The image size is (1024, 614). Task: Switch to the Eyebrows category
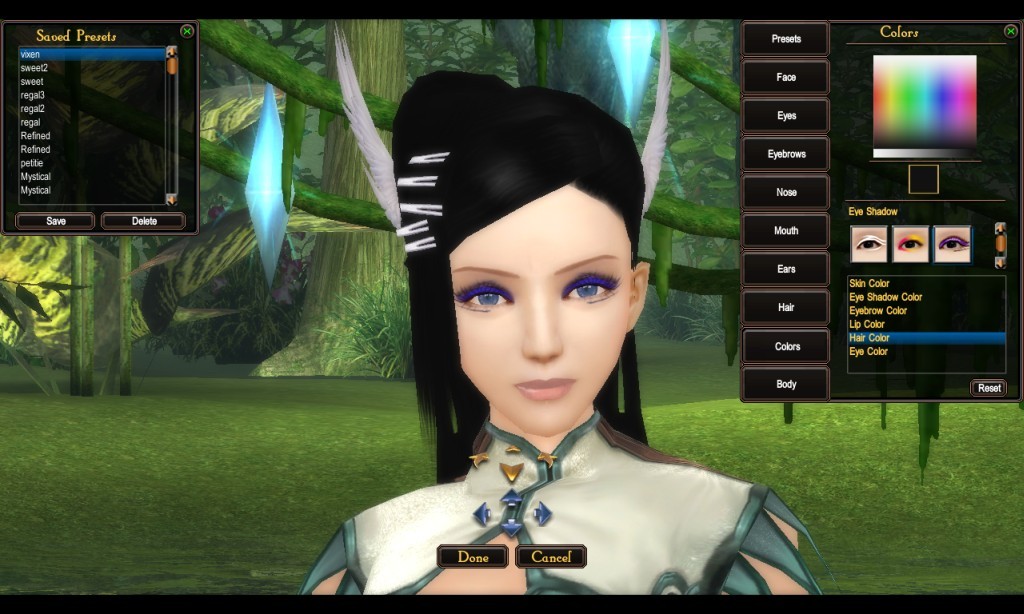pos(786,154)
